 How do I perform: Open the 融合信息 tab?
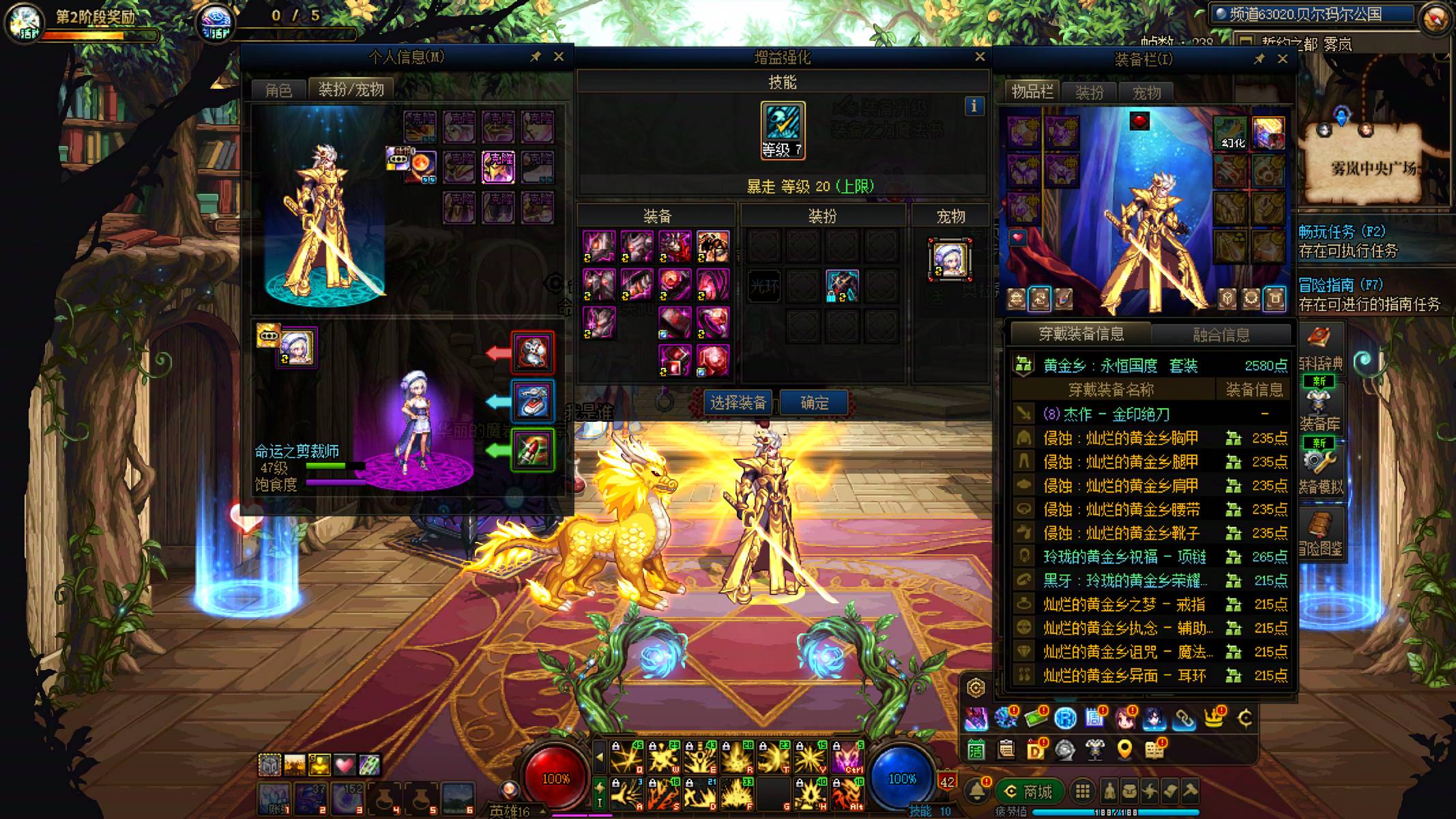[x=1221, y=334]
